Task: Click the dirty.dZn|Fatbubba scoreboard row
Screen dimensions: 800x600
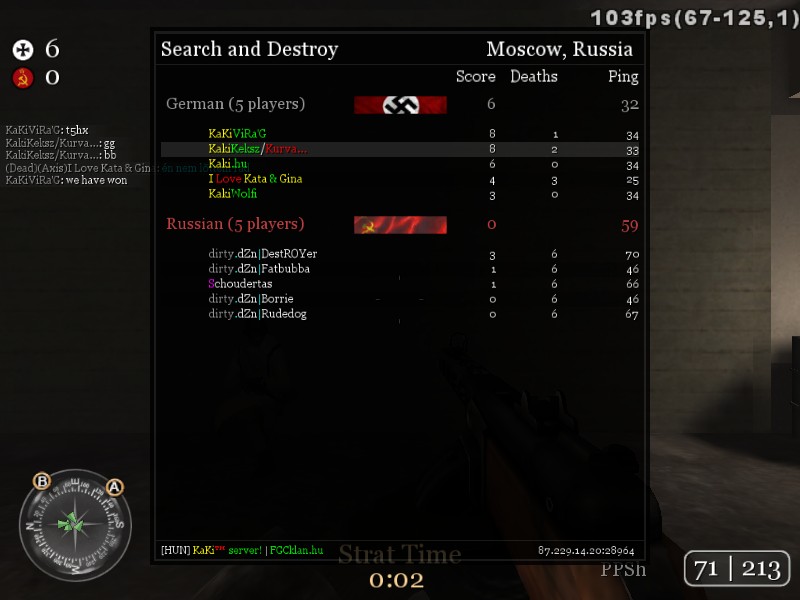Action: (x=259, y=269)
